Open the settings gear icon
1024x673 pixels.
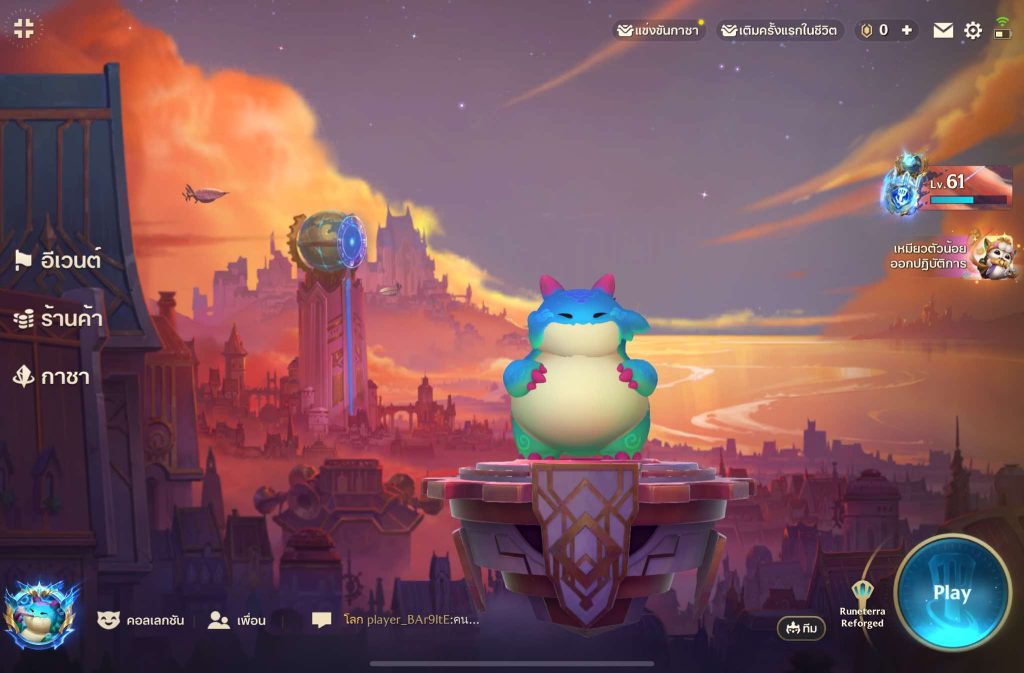[x=972, y=30]
